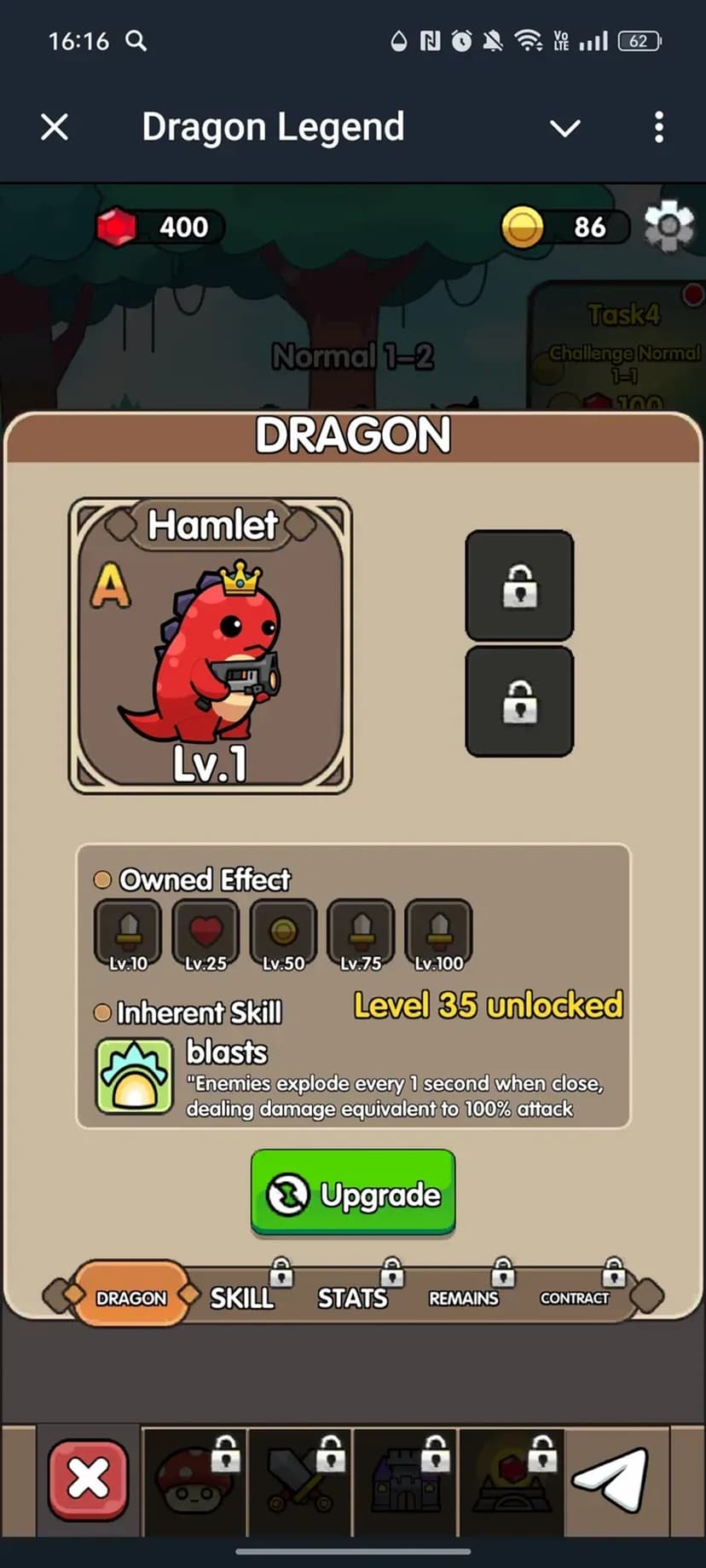This screenshot has width=706, height=1568.
Task: Close the Dragon Legend app window
Action: [x=55, y=128]
